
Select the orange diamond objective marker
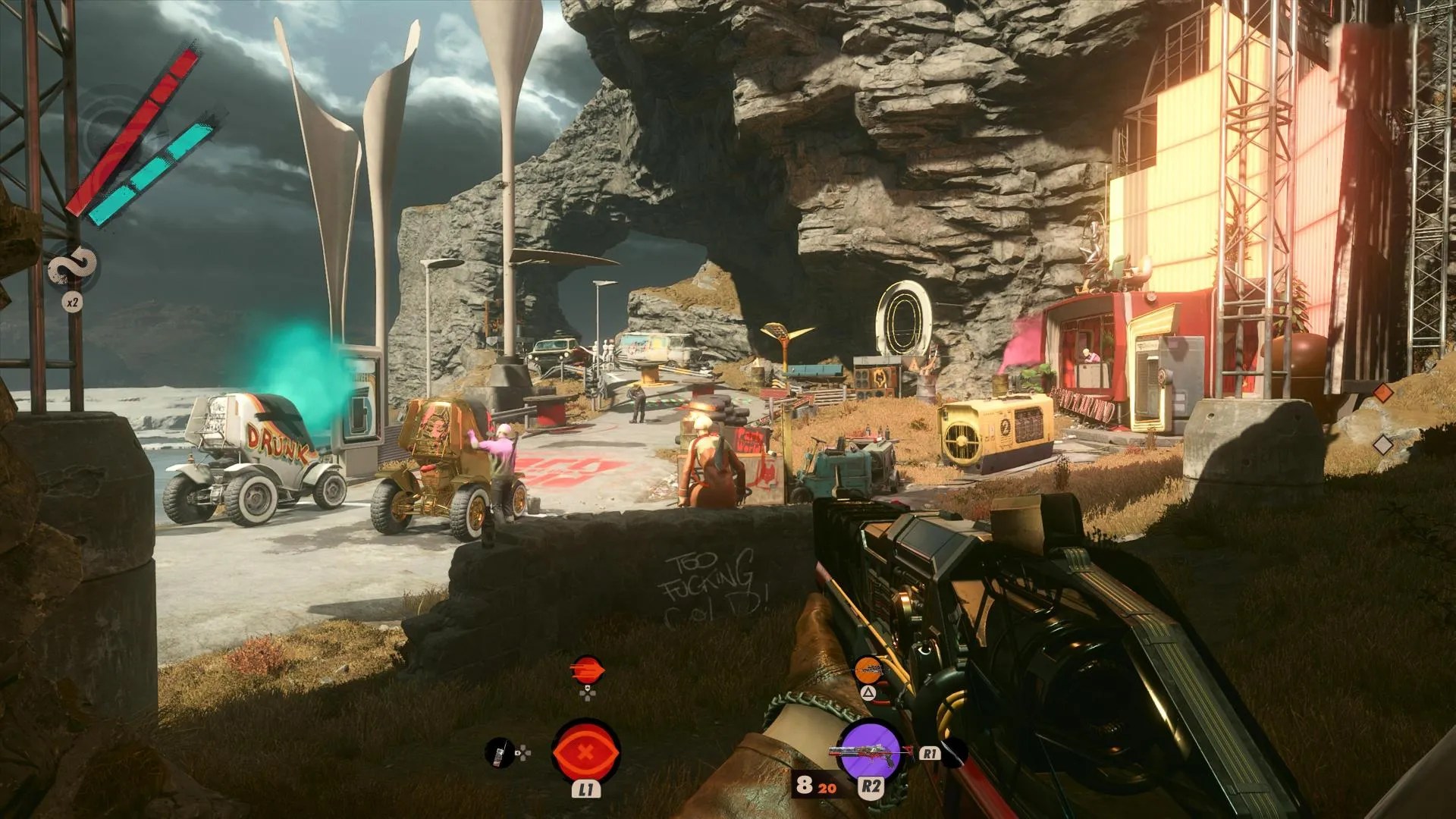point(1384,393)
